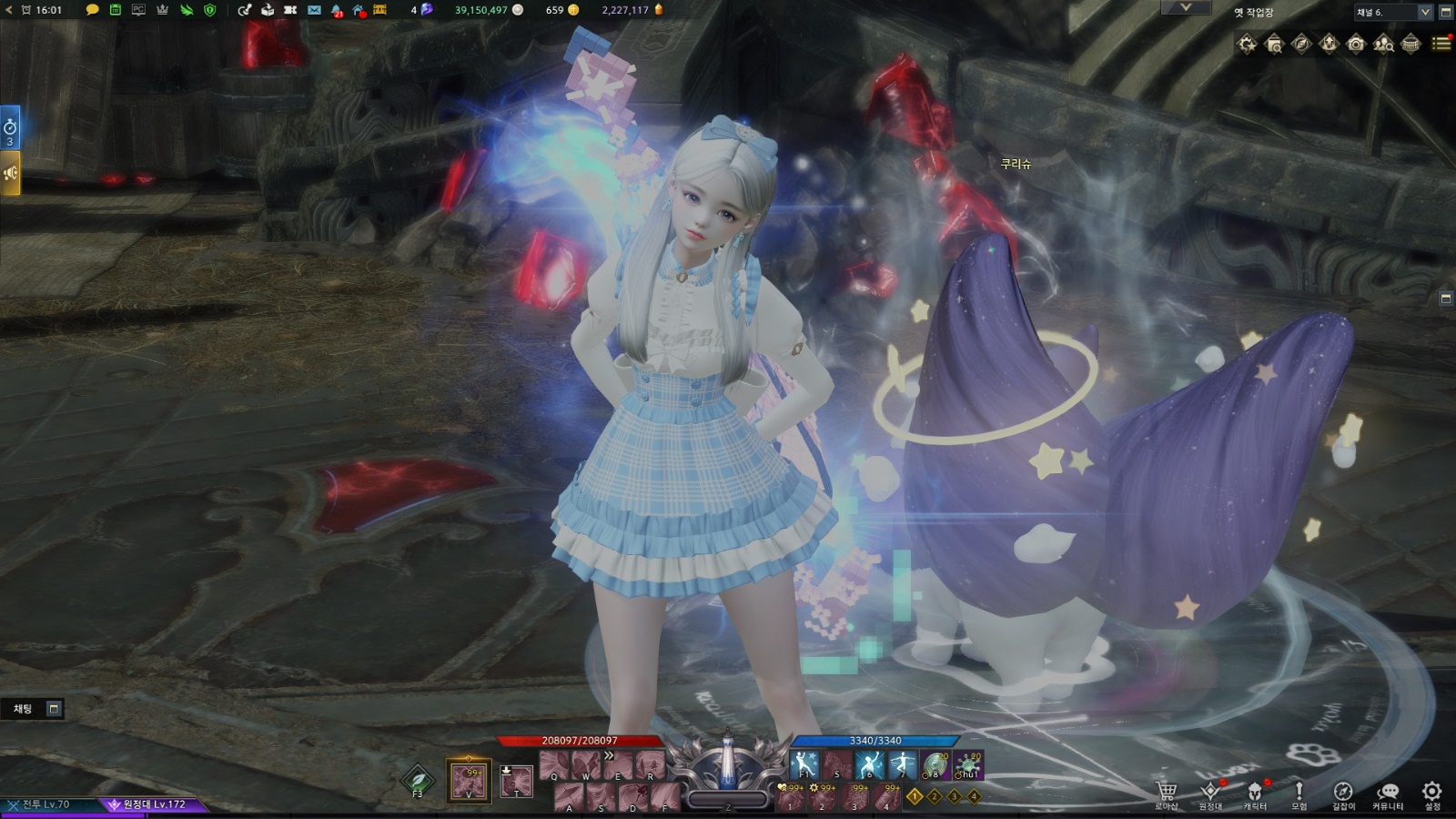Open the 로아샵 shop cart menu
Screen dimensions: 1456x819
1167,793
